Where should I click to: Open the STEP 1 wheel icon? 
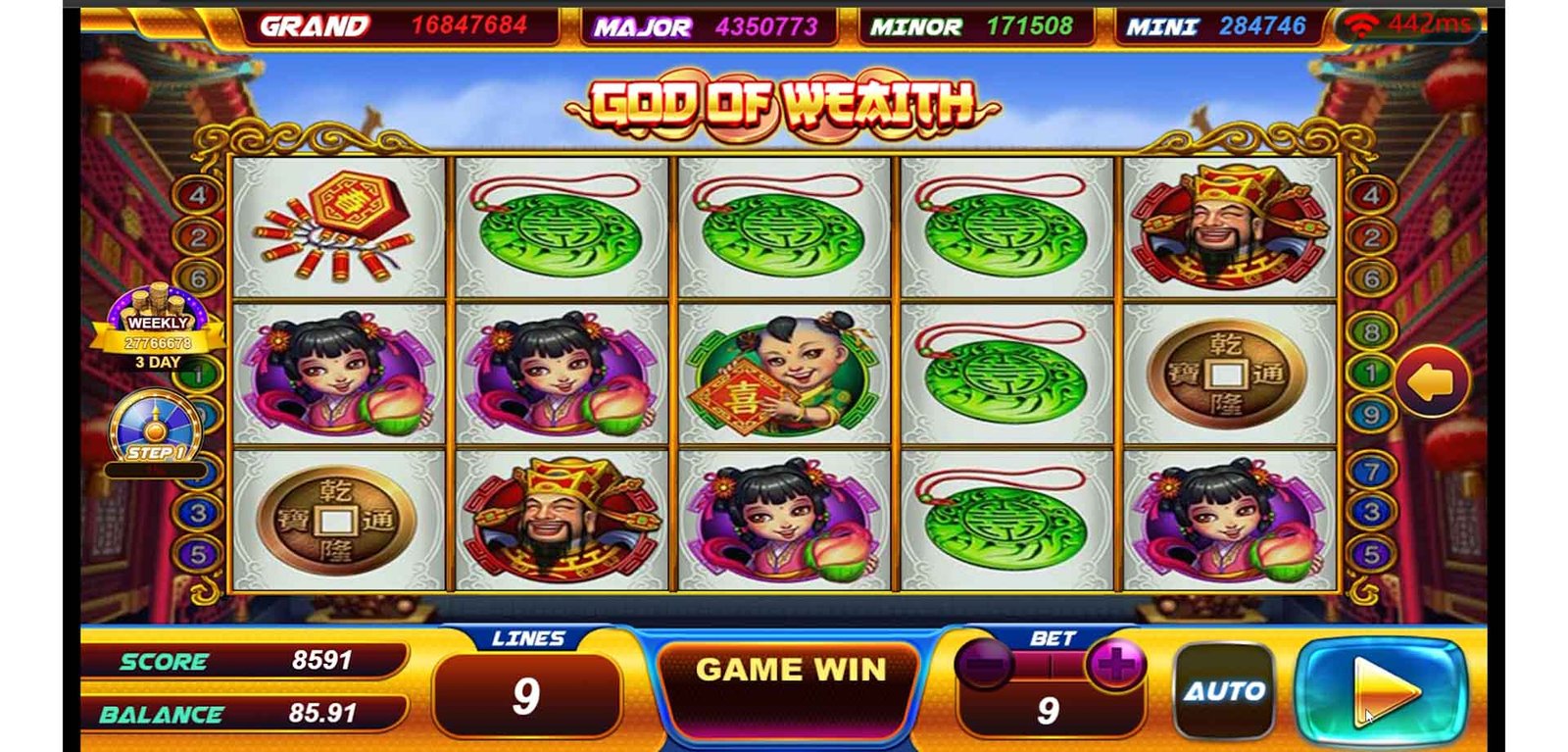point(155,429)
